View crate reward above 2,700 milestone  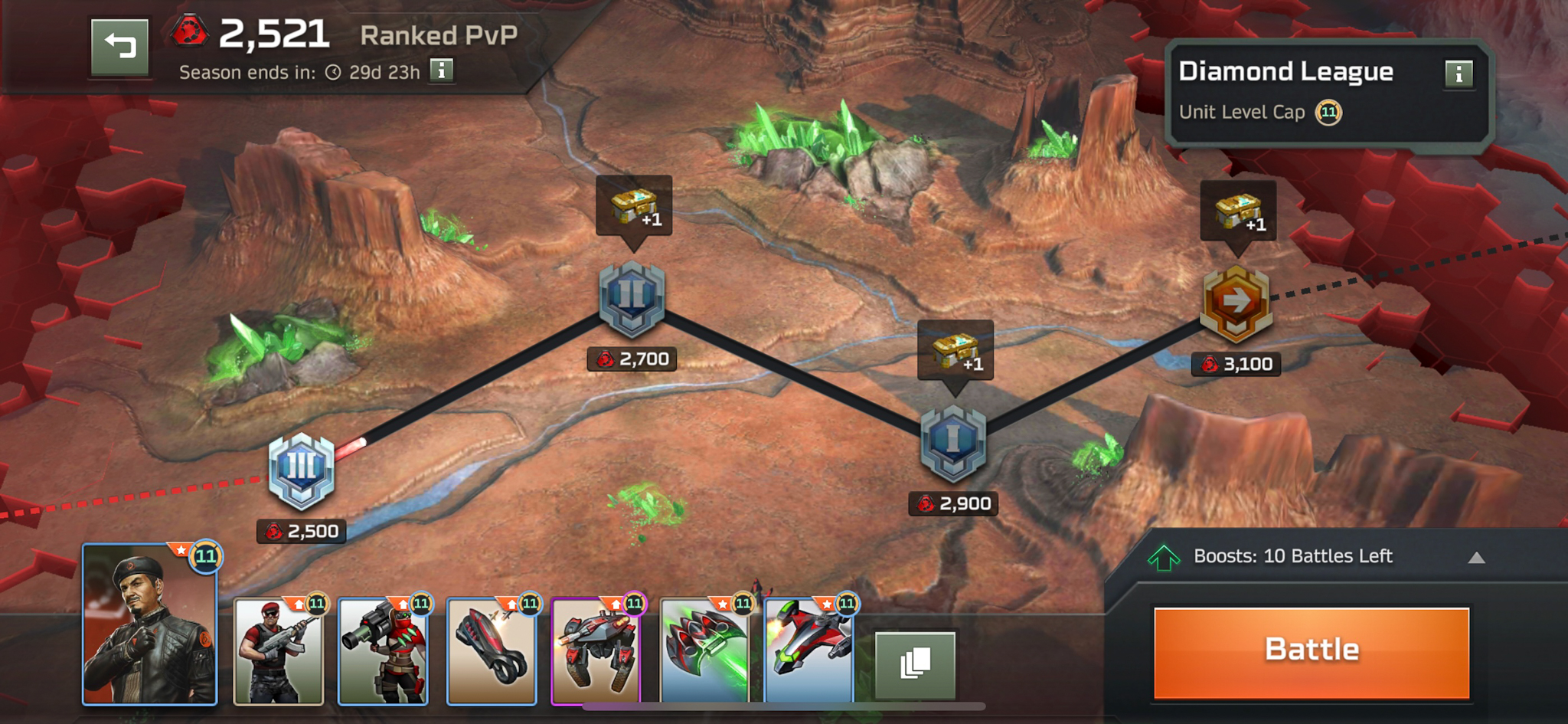[634, 206]
